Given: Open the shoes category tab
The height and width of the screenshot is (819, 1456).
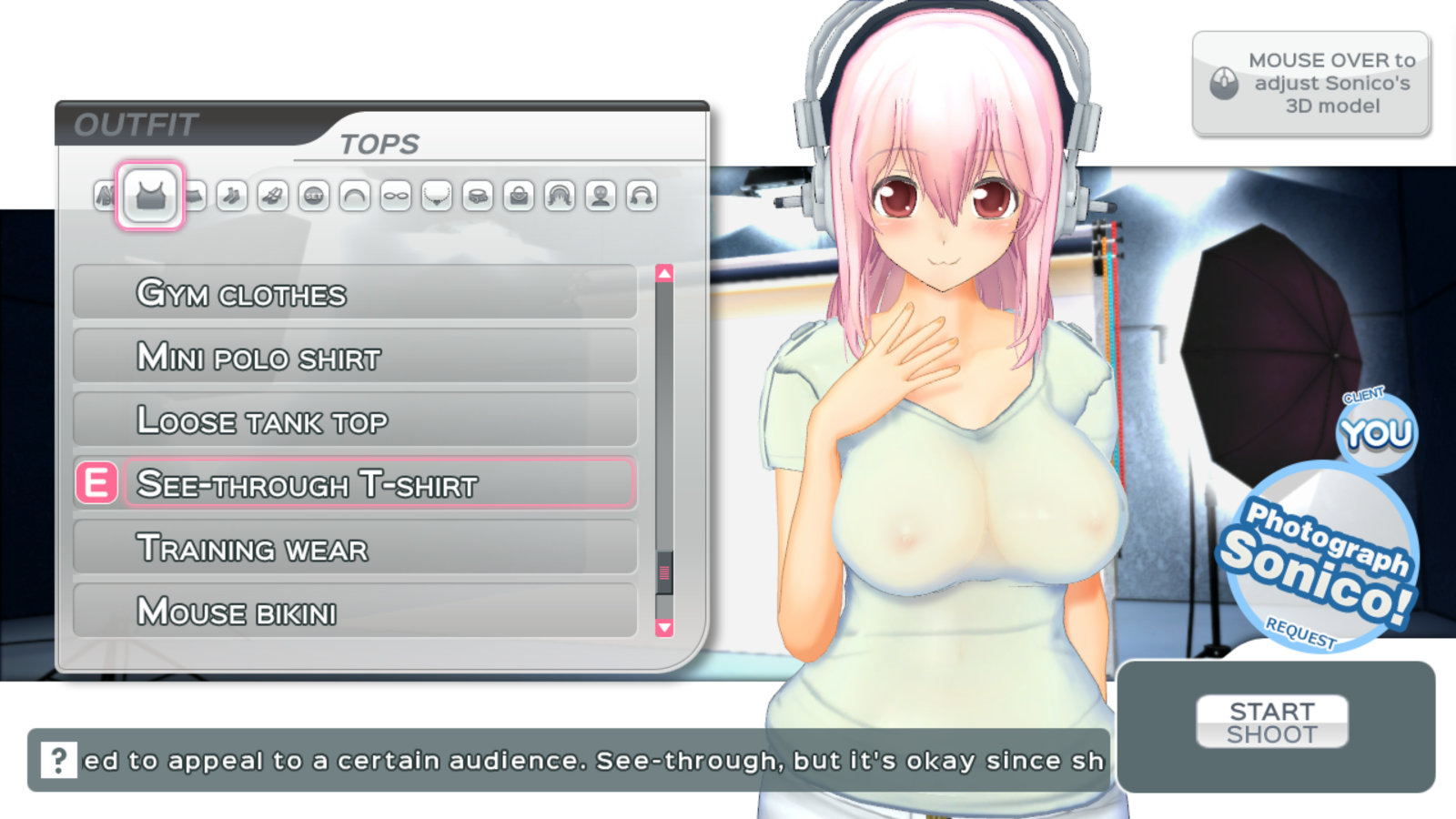Looking at the screenshot, I should tap(273, 196).
